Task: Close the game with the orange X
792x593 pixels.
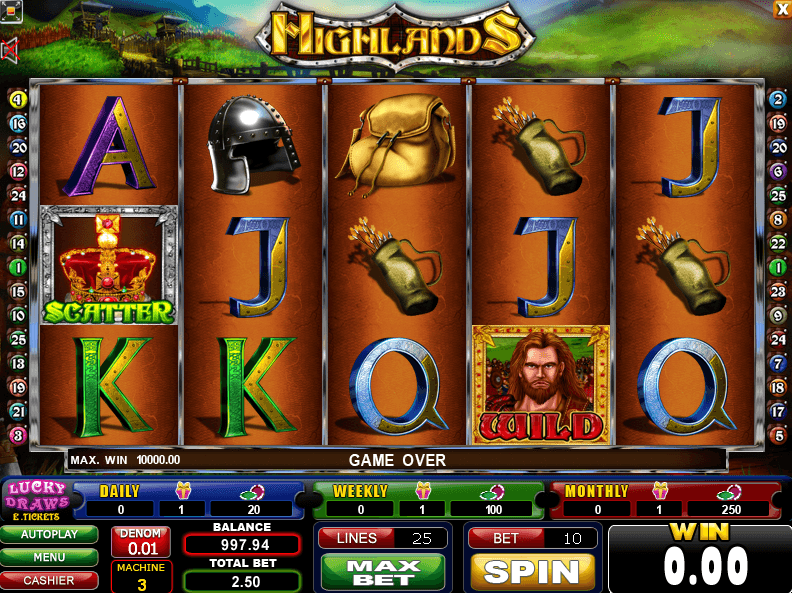Action: tap(781, 8)
